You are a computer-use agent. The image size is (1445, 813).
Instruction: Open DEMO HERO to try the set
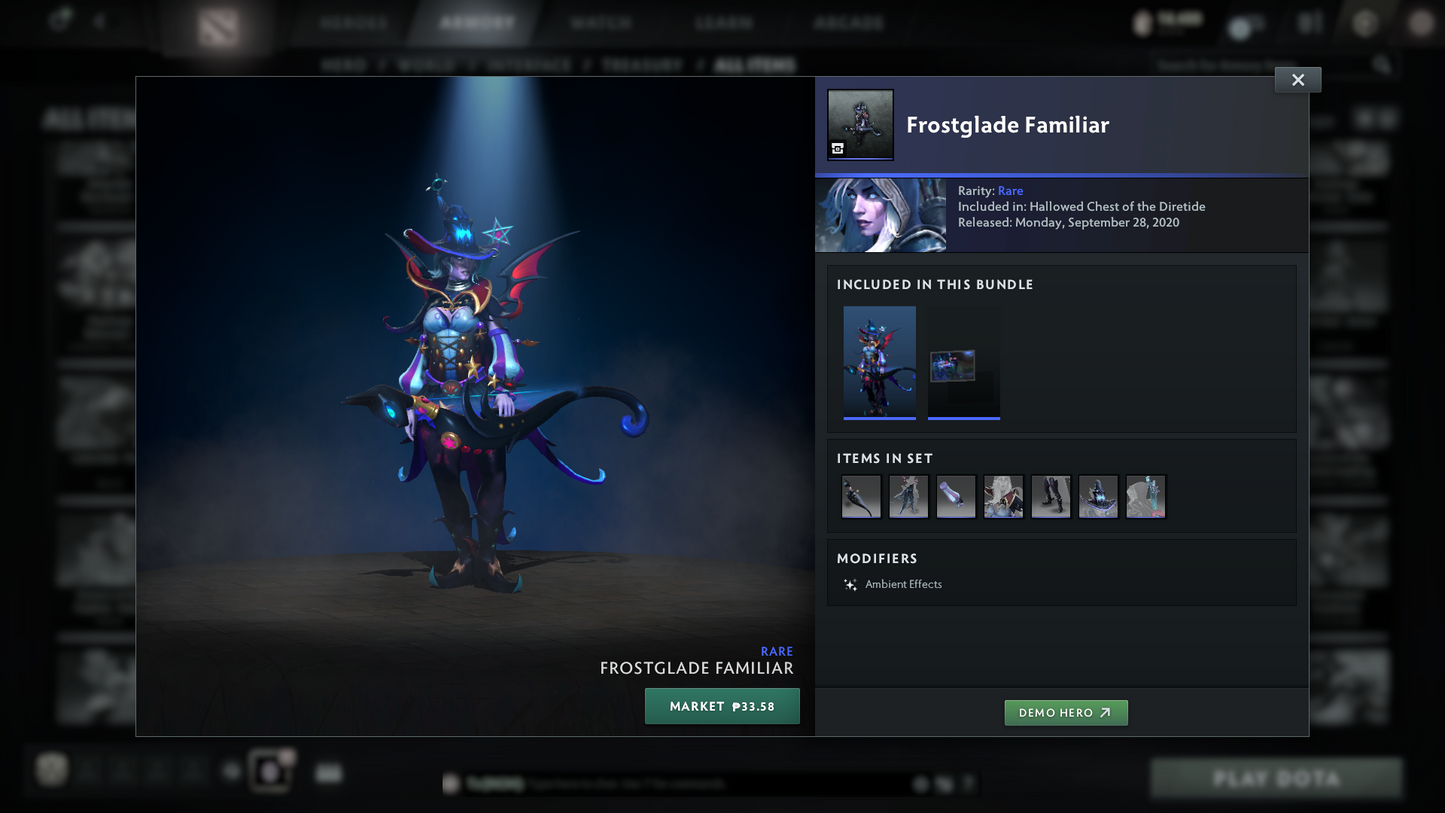tap(1066, 713)
